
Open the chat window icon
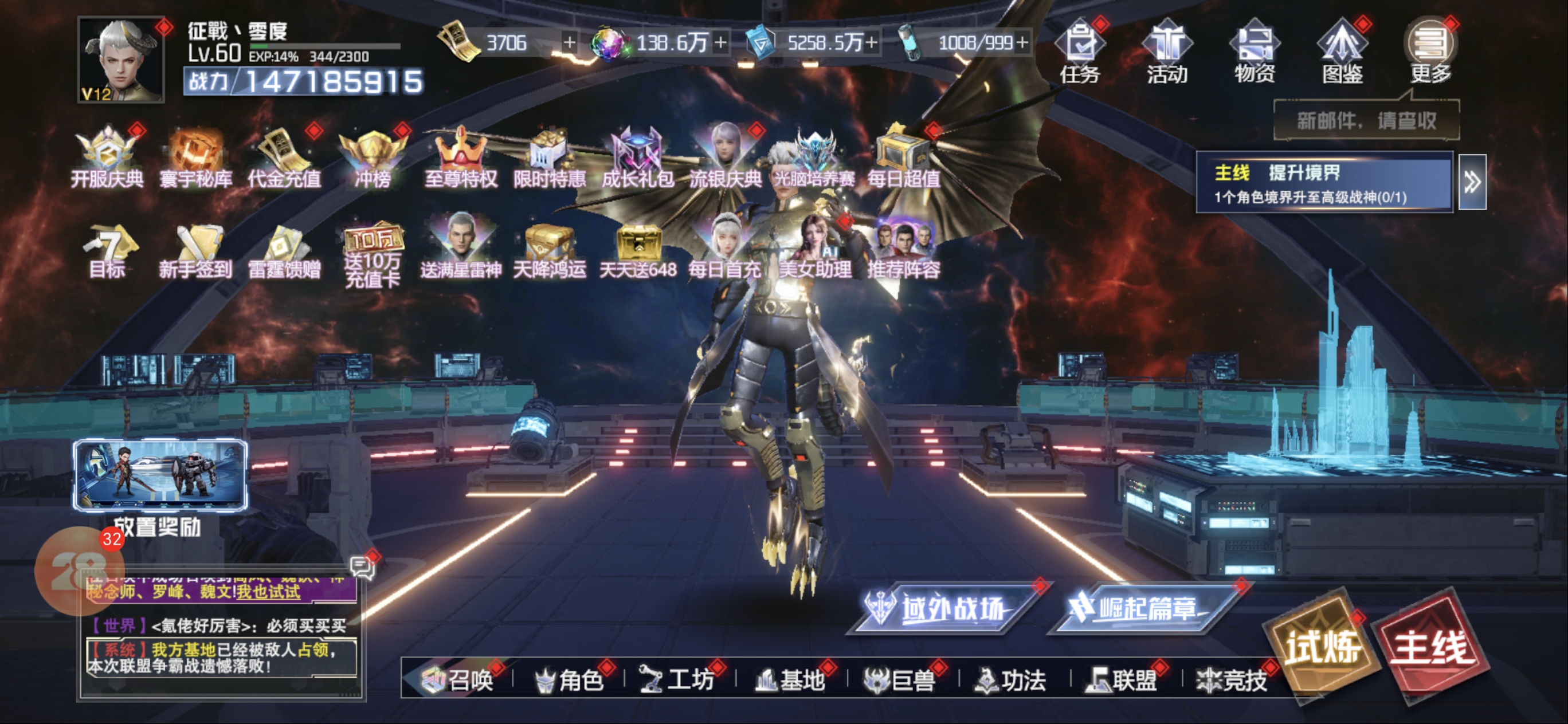[362, 567]
